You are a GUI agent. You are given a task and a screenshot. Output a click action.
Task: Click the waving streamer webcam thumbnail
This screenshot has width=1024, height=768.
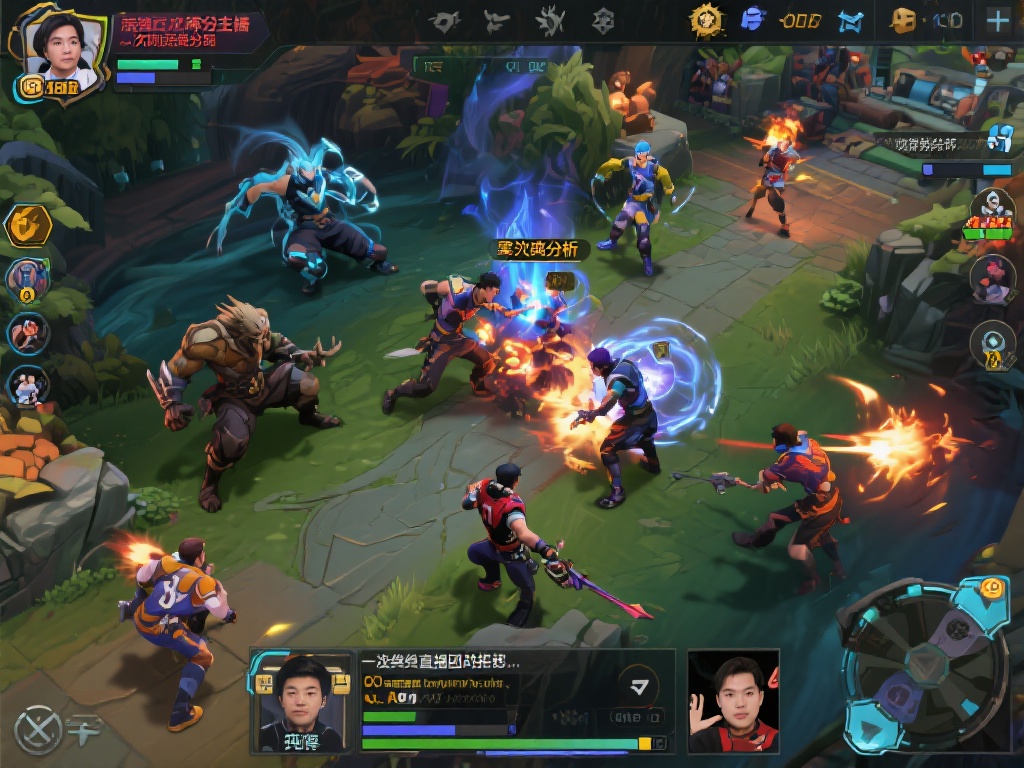pos(733,701)
